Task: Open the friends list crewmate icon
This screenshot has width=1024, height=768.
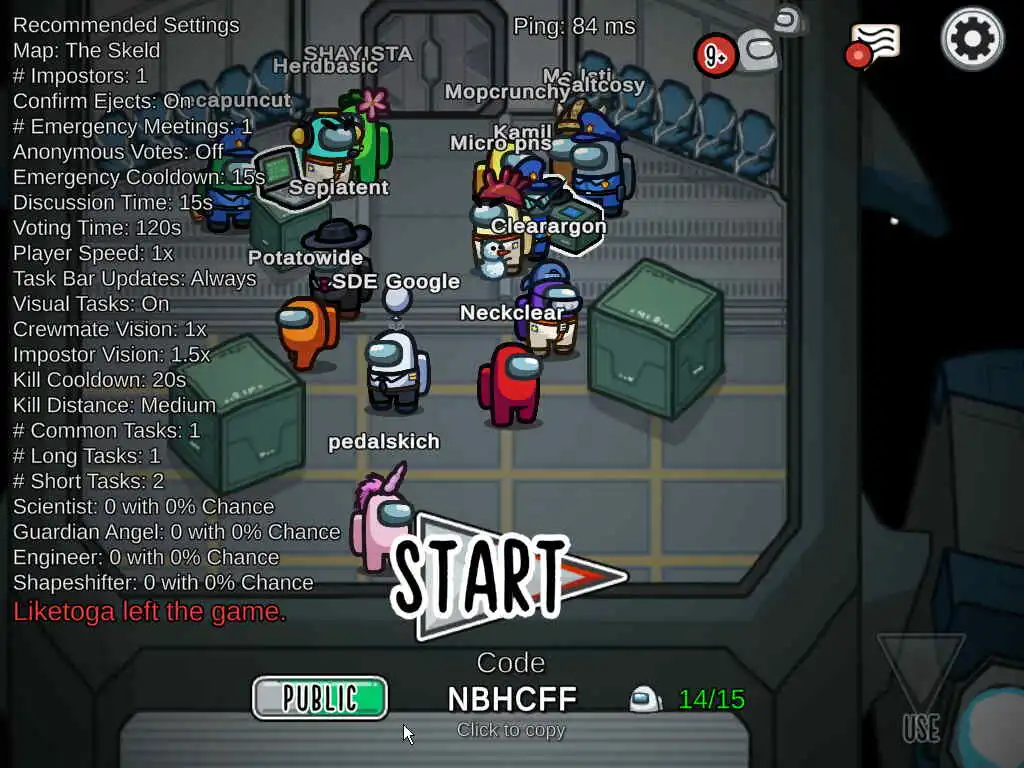Action: pyautogui.click(x=757, y=52)
